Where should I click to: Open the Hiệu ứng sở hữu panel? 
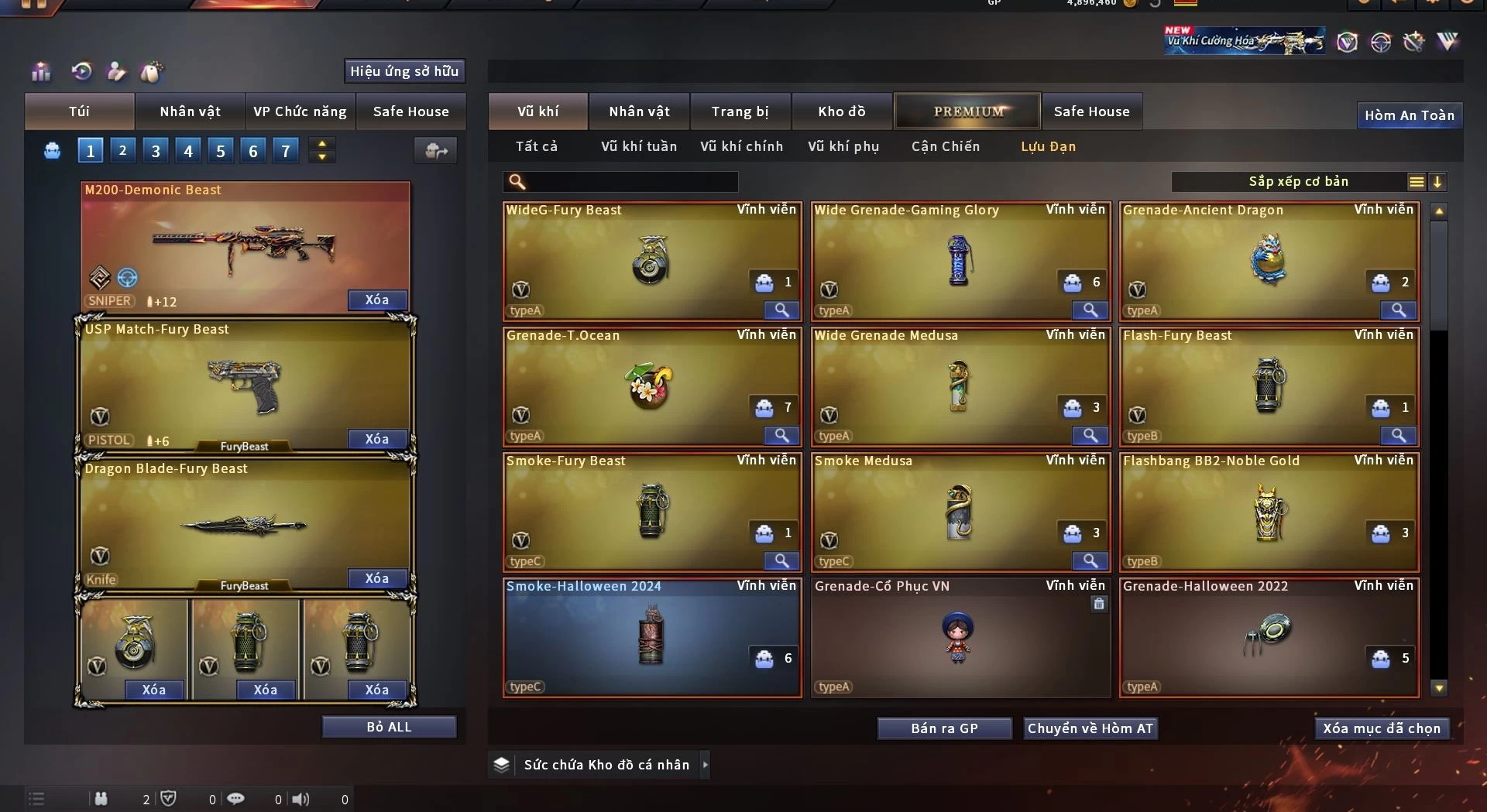pos(404,71)
